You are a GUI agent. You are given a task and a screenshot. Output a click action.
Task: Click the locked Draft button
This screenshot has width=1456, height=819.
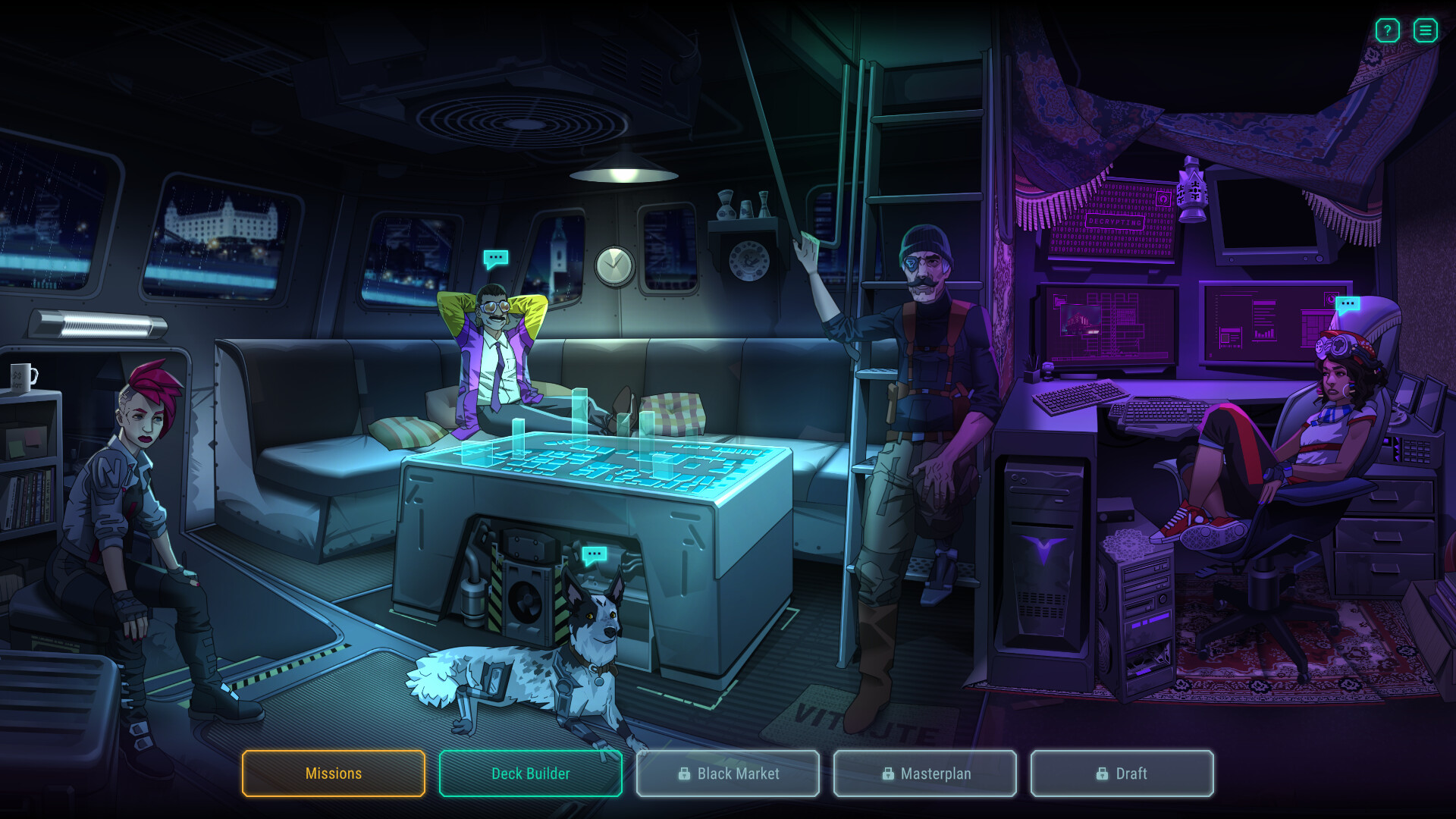(1122, 773)
